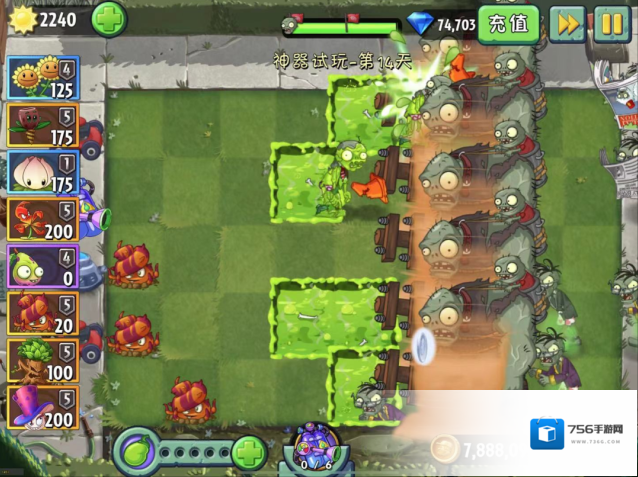
Task: Pick the tree stump seed packet costing 100
Action: 43,360
